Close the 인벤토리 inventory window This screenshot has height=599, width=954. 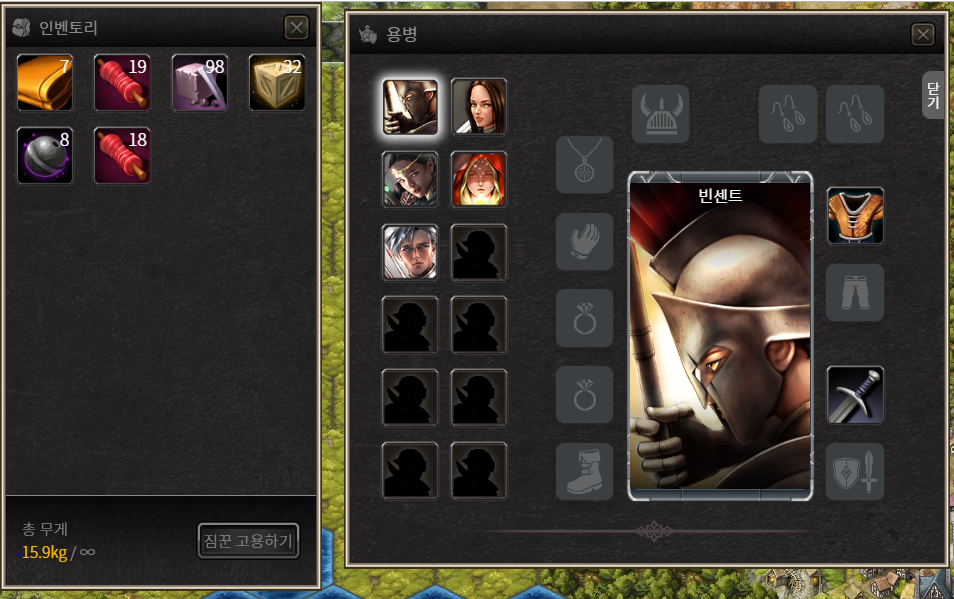pyautogui.click(x=296, y=27)
